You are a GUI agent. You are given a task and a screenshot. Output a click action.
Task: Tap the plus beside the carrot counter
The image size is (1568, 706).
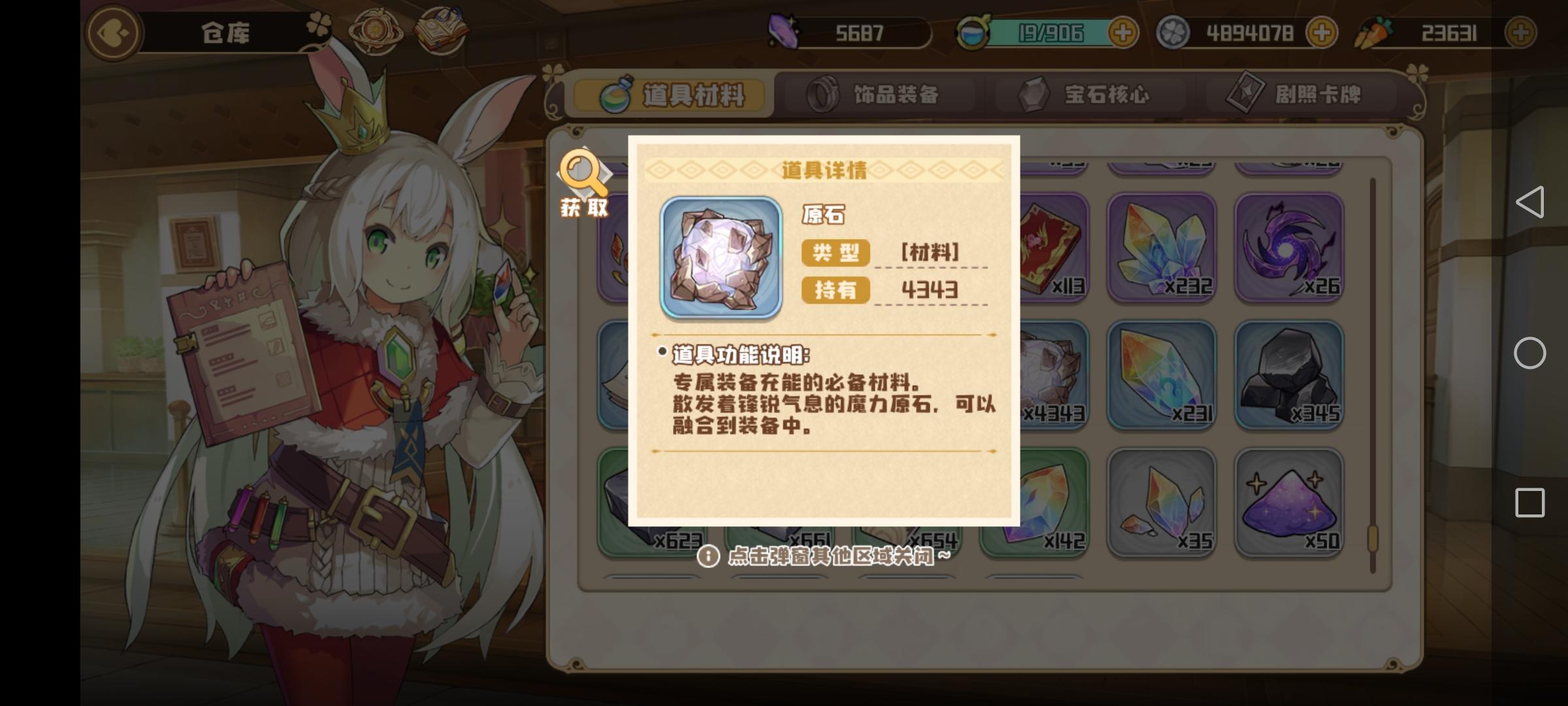pyautogui.click(x=1524, y=31)
